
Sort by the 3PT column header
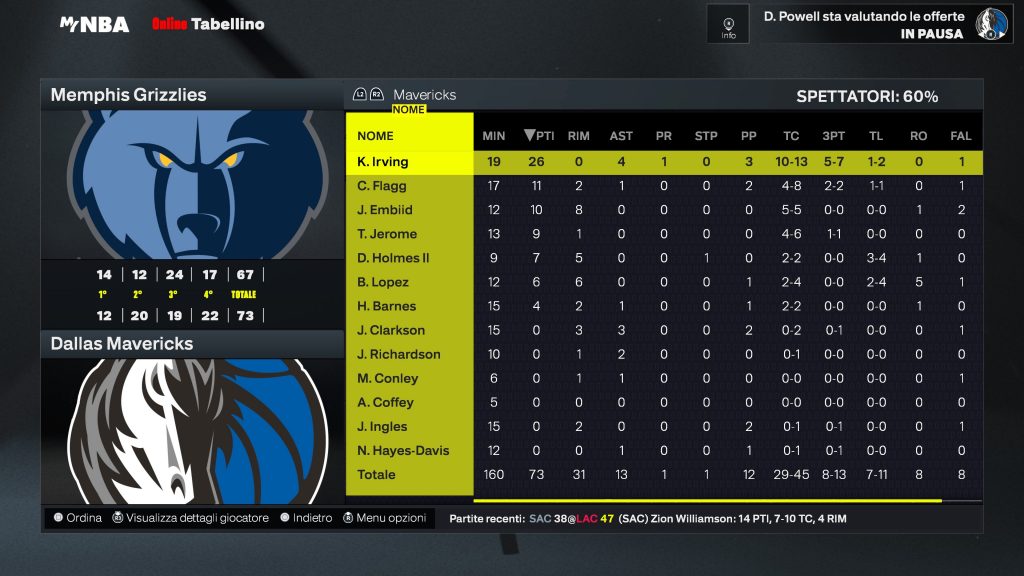click(833, 136)
